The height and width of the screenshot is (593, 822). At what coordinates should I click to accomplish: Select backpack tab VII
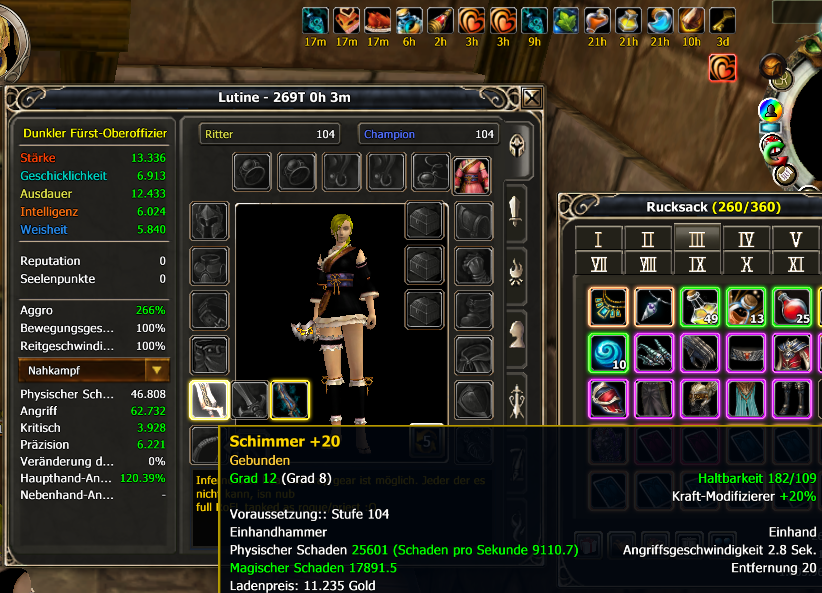(599, 264)
